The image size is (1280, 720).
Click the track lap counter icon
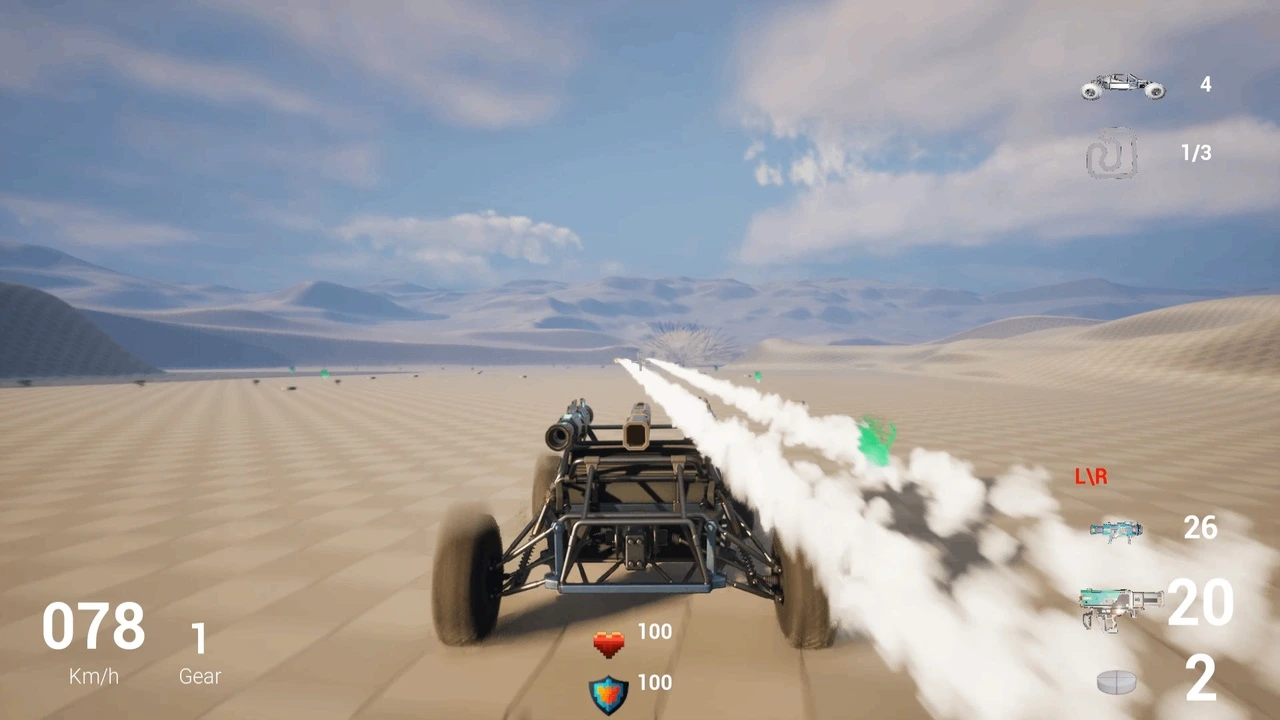click(x=1112, y=153)
